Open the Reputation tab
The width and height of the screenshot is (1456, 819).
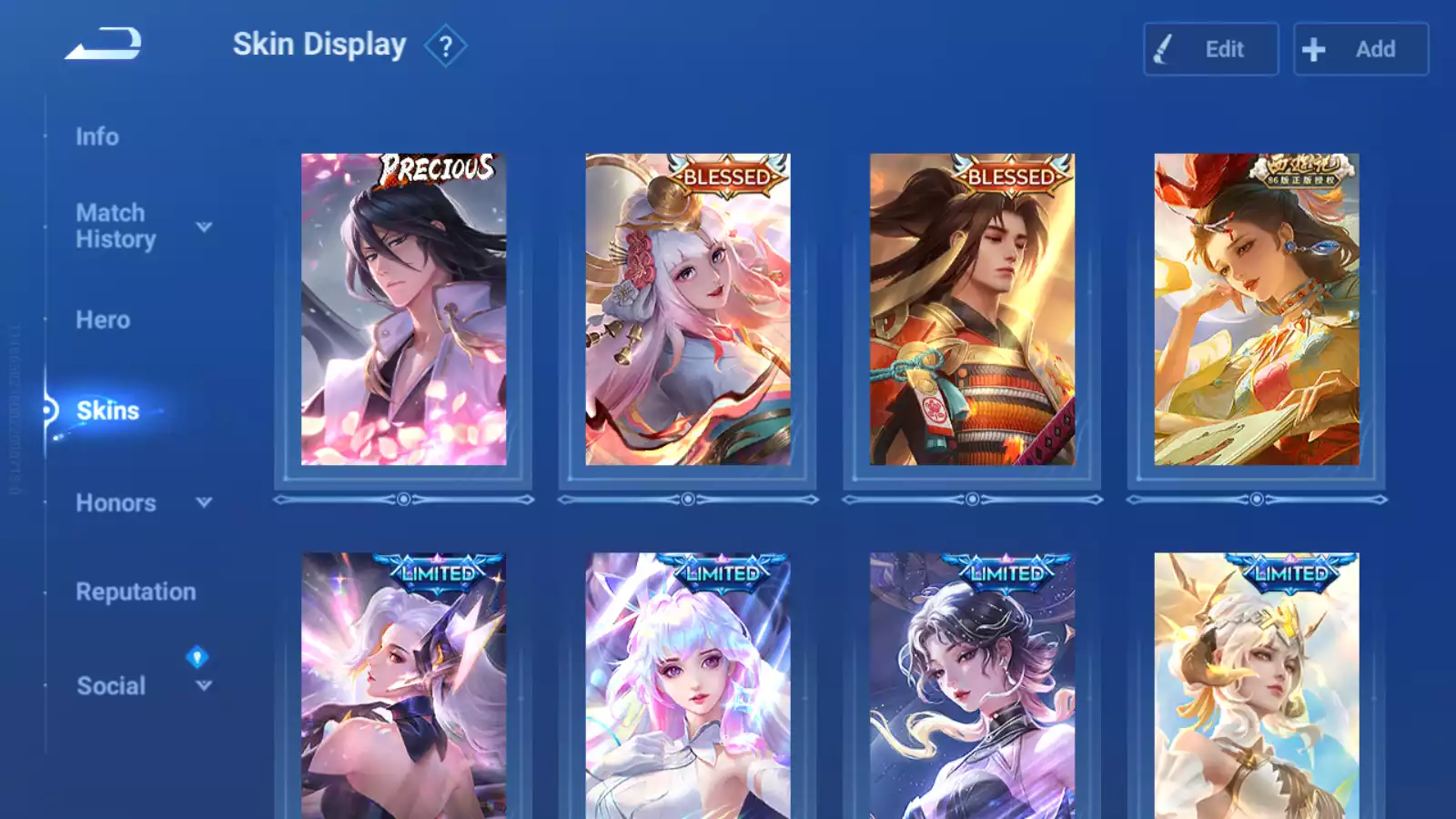tap(136, 592)
